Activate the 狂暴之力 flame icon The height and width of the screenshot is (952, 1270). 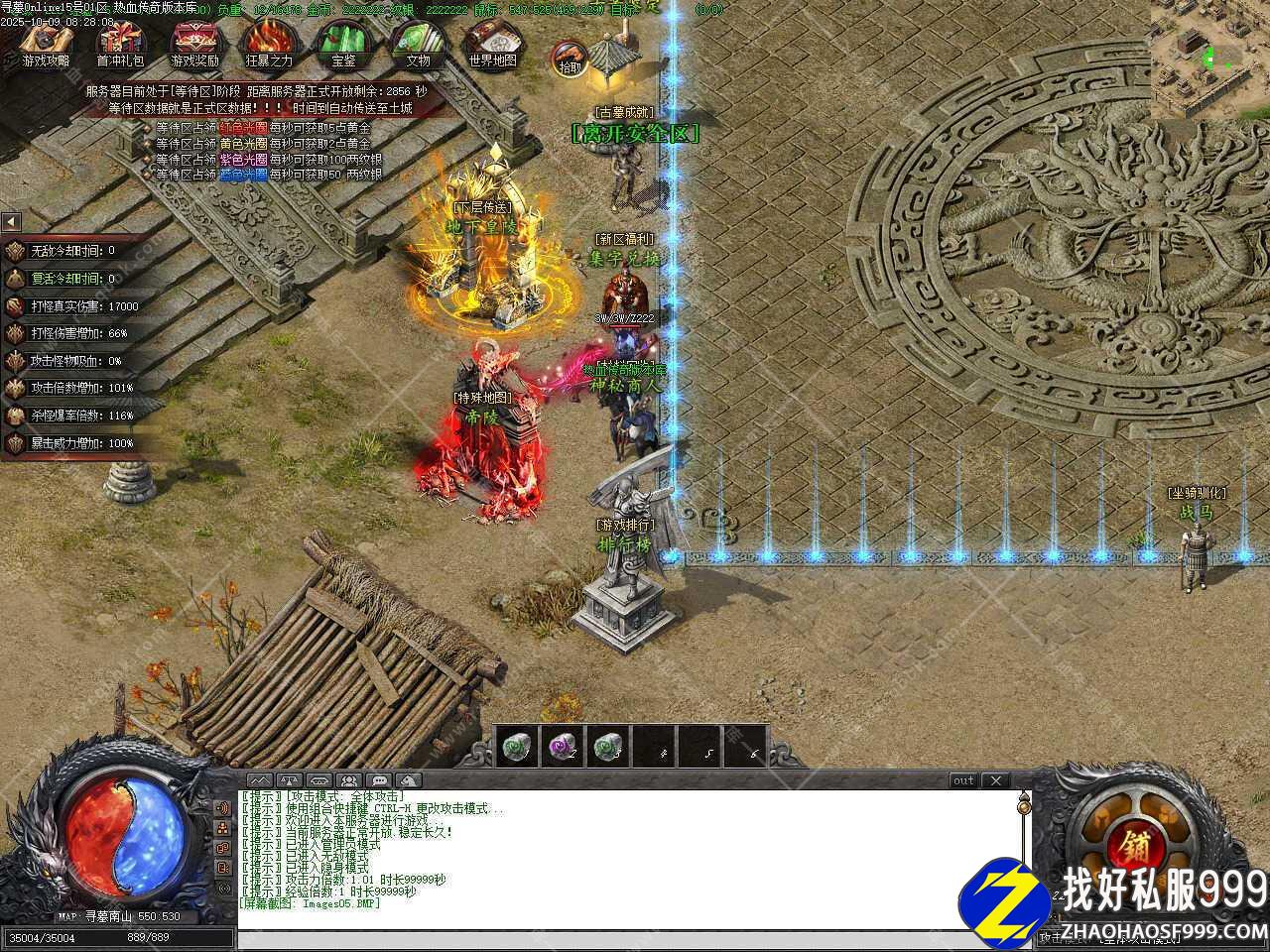269,41
